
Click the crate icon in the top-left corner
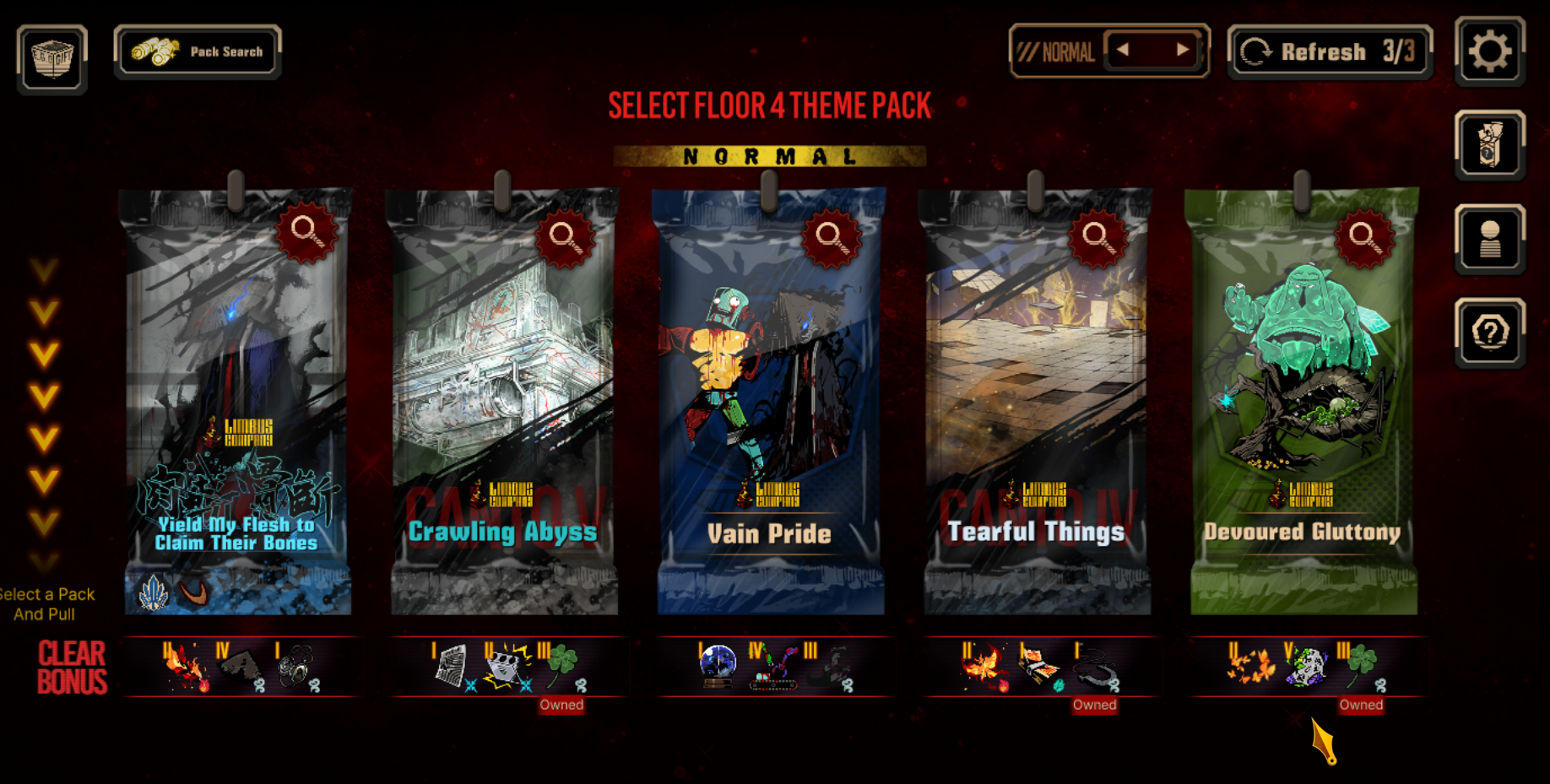tap(52, 57)
